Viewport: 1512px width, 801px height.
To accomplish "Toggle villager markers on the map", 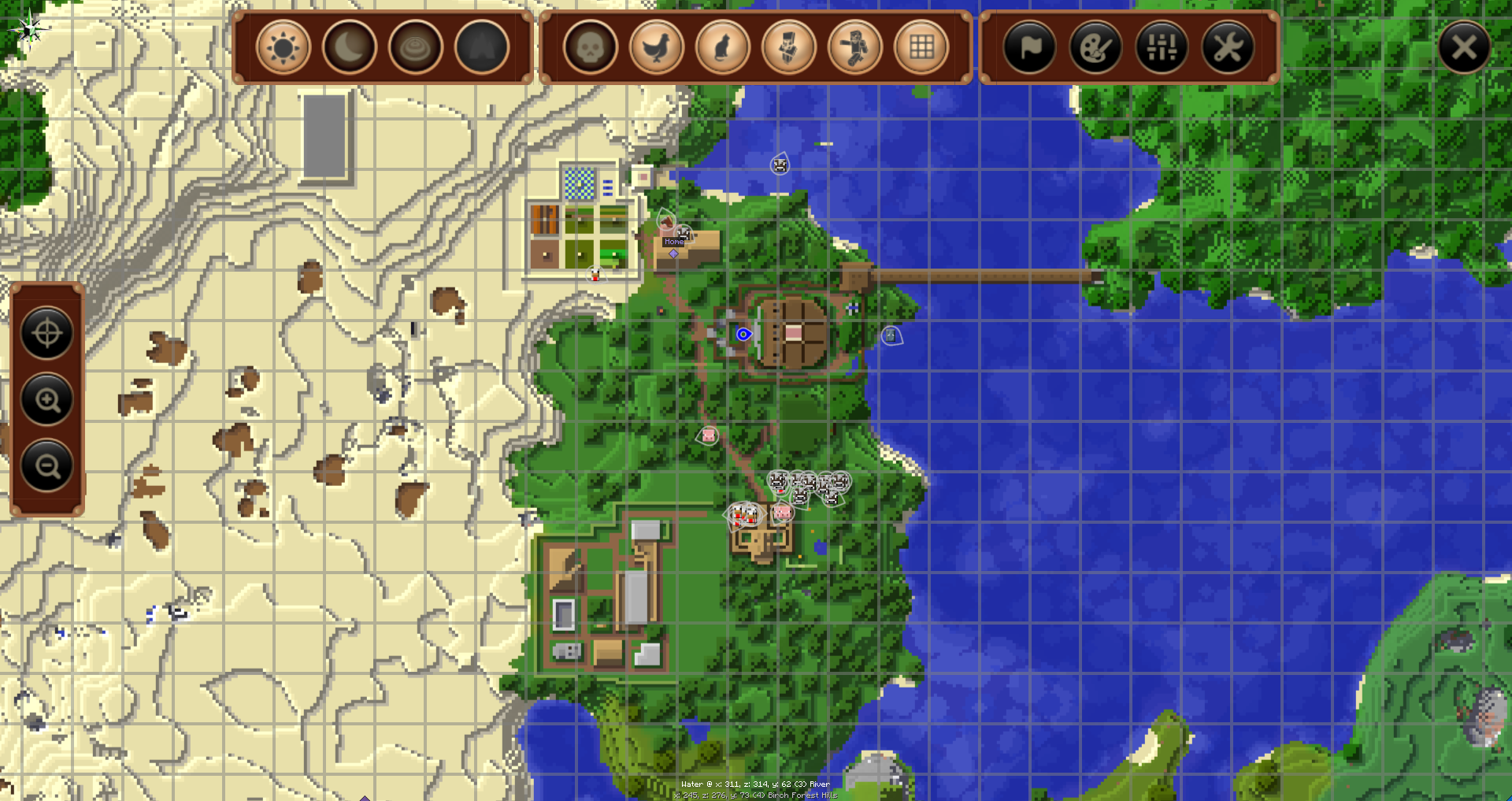I will click(x=789, y=48).
